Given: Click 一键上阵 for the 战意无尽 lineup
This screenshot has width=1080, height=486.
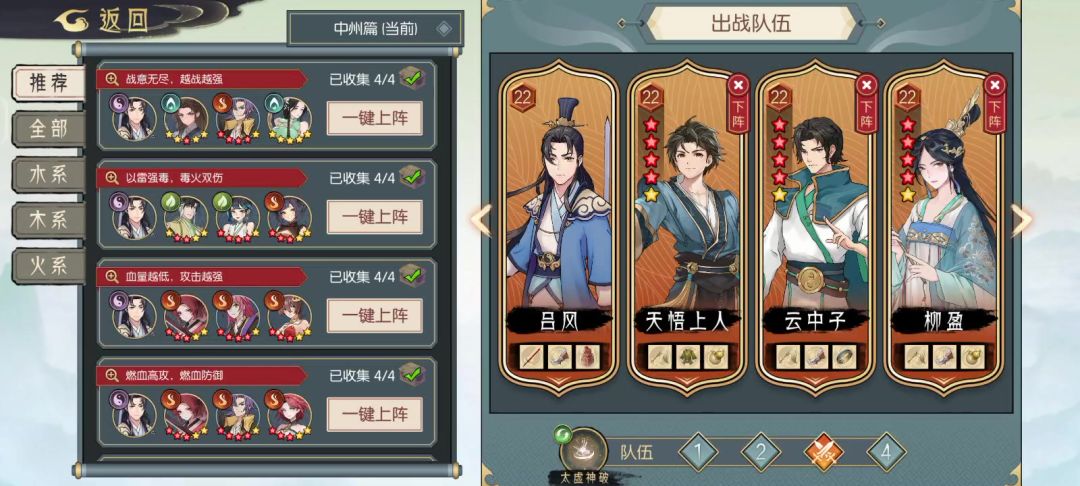Looking at the screenshot, I should [374, 118].
